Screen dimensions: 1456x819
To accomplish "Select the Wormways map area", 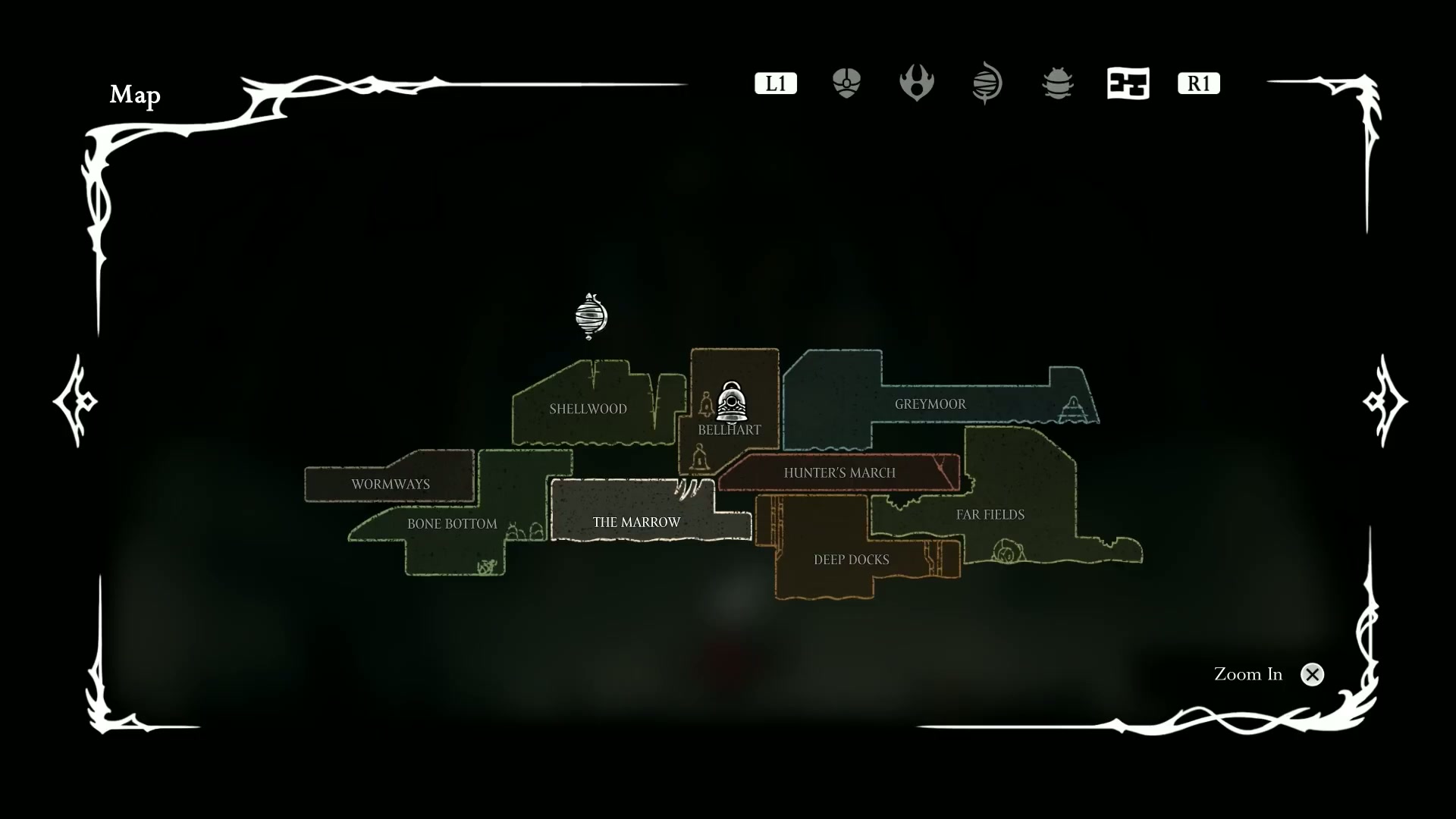I will 390,484.
